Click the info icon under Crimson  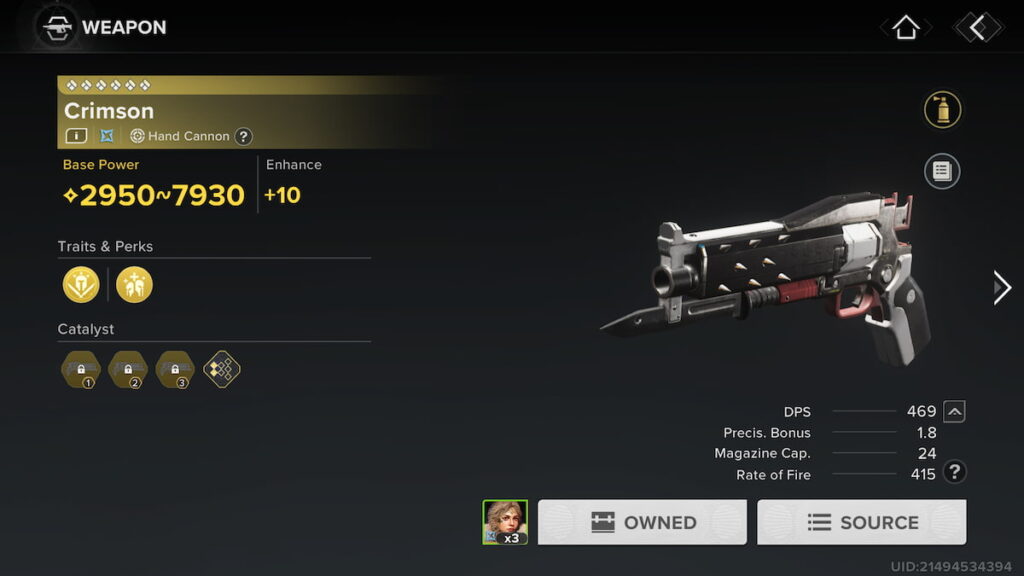click(x=76, y=136)
